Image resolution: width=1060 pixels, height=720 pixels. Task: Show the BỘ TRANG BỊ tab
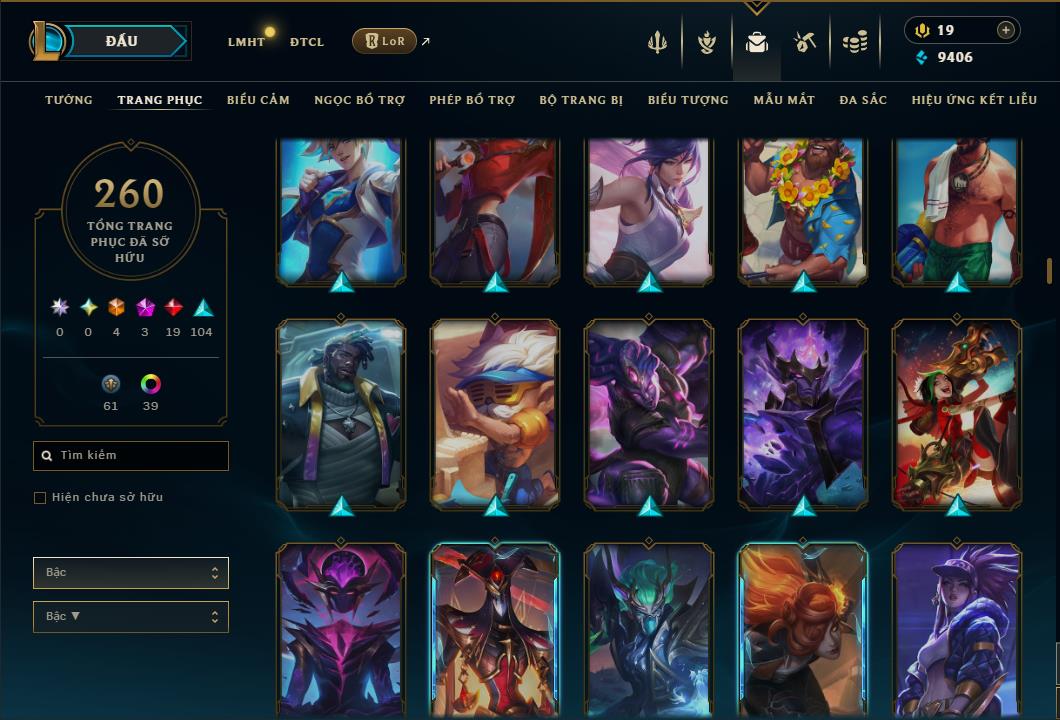point(581,100)
